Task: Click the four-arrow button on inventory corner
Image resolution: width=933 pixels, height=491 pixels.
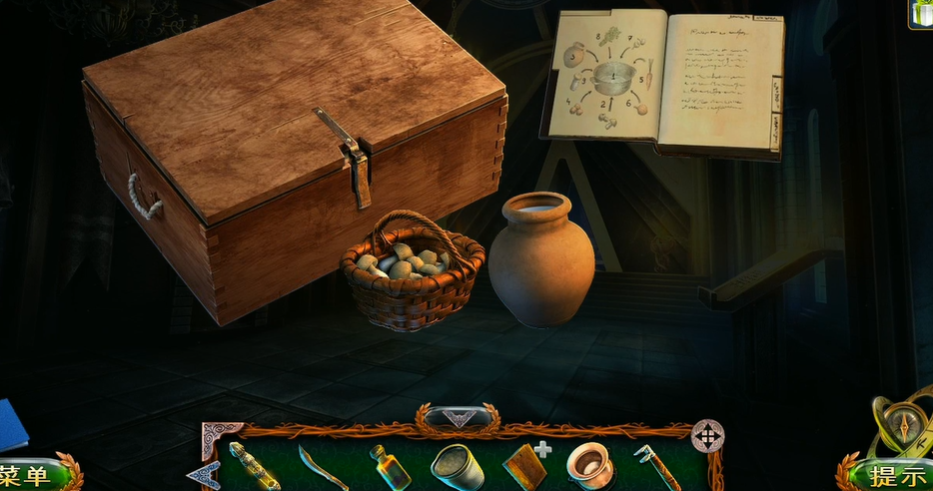Action: [x=707, y=435]
